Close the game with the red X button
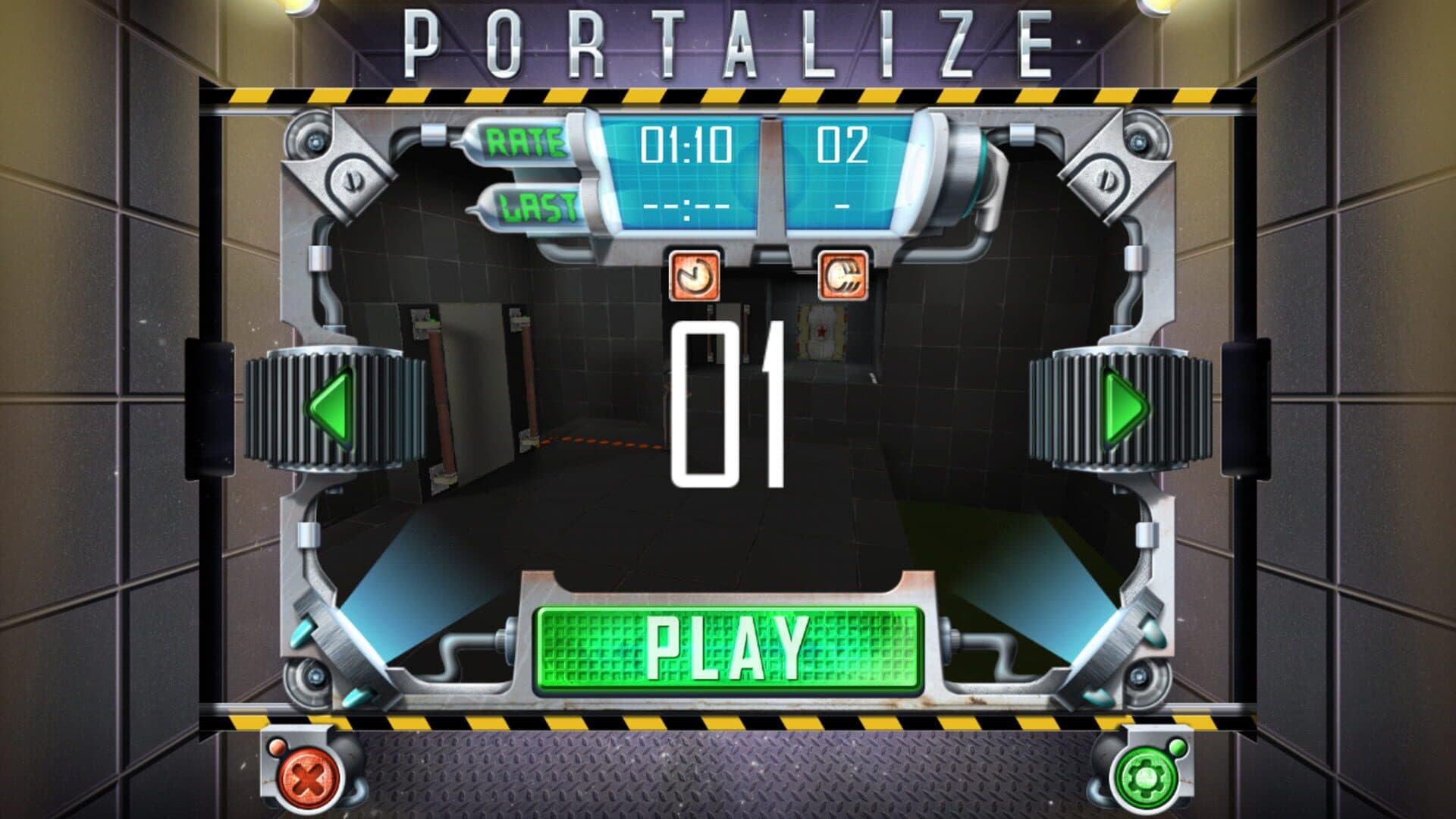Screen dimensions: 1456x819 (x=307, y=777)
